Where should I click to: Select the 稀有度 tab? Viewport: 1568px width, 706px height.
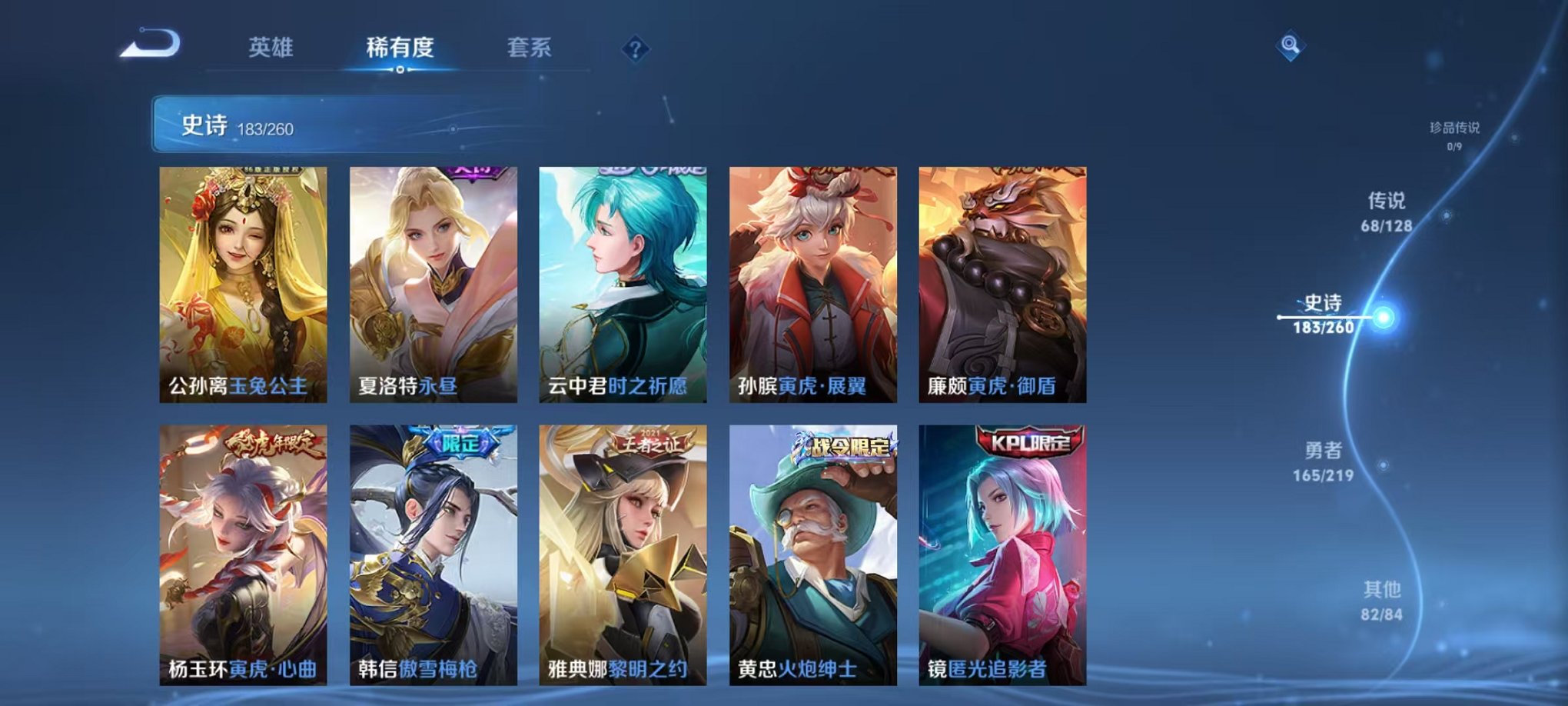(x=399, y=46)
